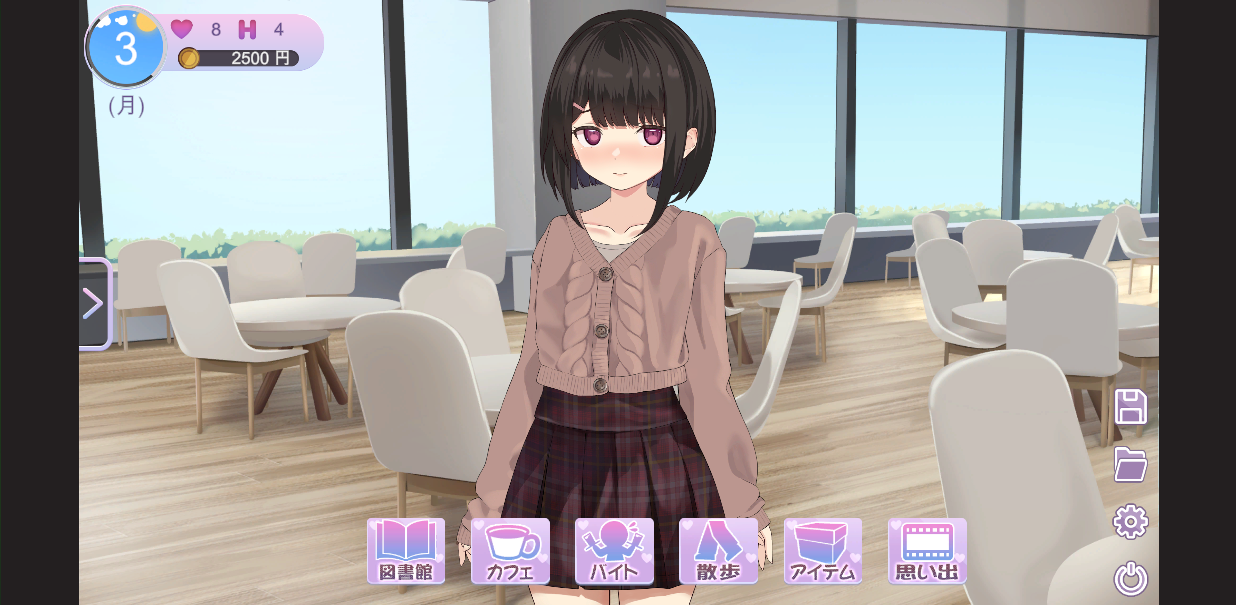Open the folder load icon
Image resolution: width=1236 pixels, height=605 pixels.
1131,464
